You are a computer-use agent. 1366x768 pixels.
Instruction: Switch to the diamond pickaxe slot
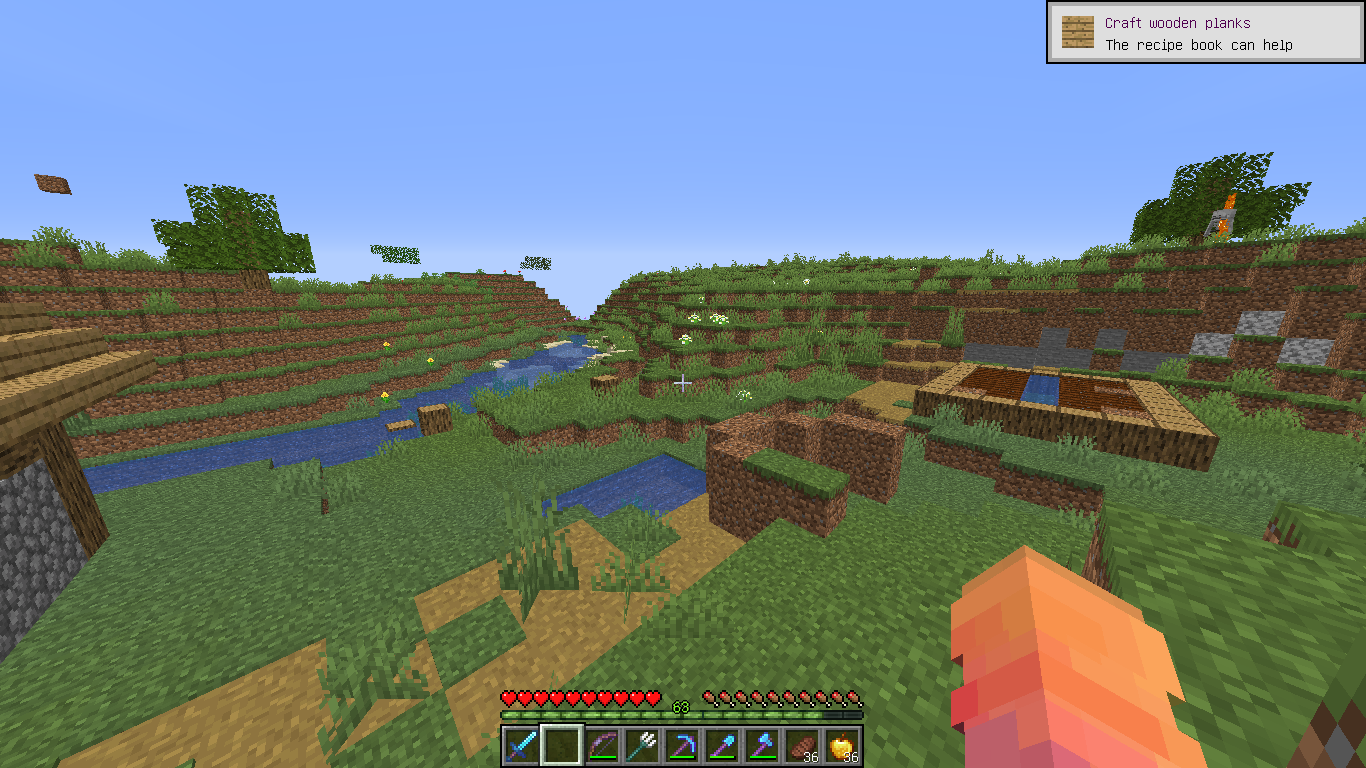coord(682,746)
